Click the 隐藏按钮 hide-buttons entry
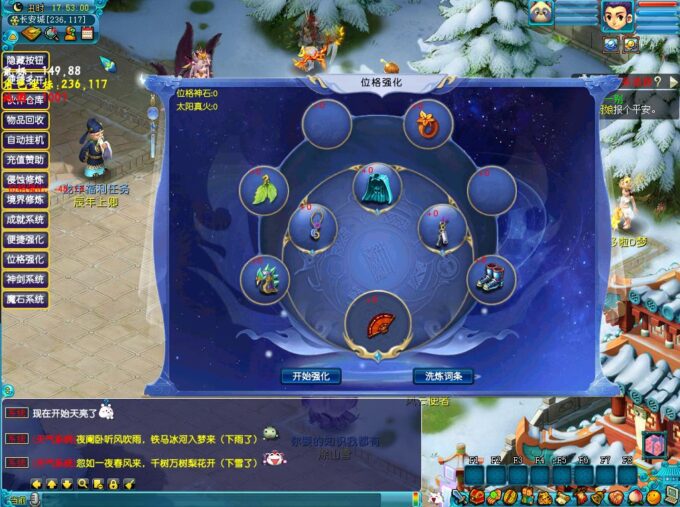The height and width of the screenshot is (507, 680). point(25,61)
